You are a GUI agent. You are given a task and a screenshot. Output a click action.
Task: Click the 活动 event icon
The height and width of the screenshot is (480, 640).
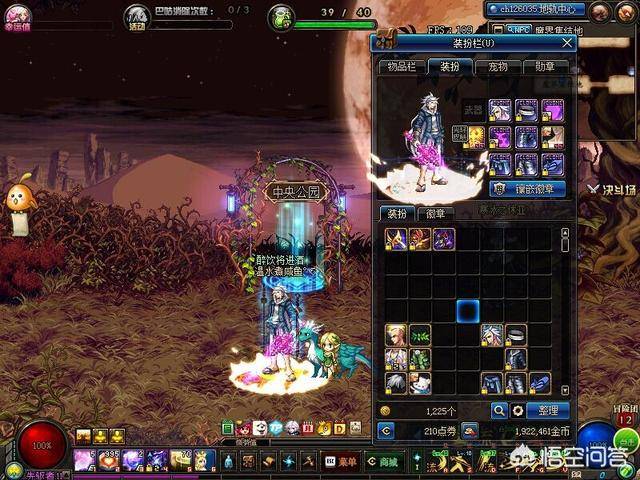pyautogui.click(x=136, y=18)
